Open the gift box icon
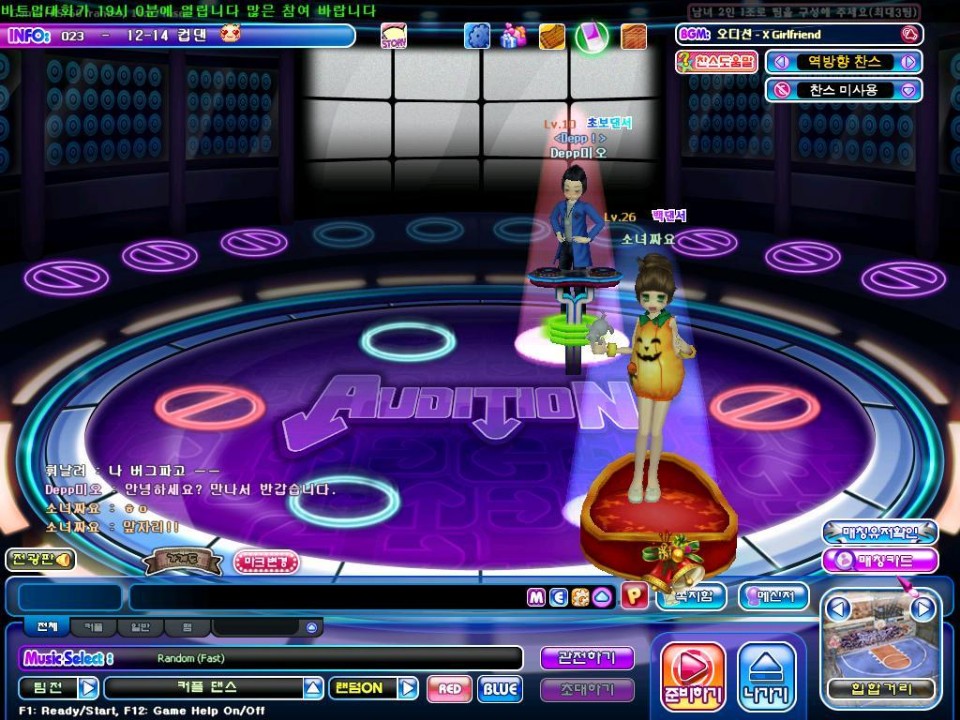Viewport: 960px width, 720px height. [x=514, y=36]
